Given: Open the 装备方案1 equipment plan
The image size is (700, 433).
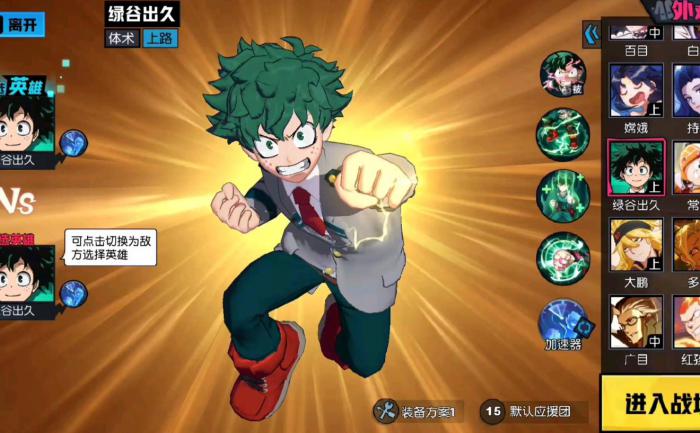Looking at the screenshot, I should 417,411.
